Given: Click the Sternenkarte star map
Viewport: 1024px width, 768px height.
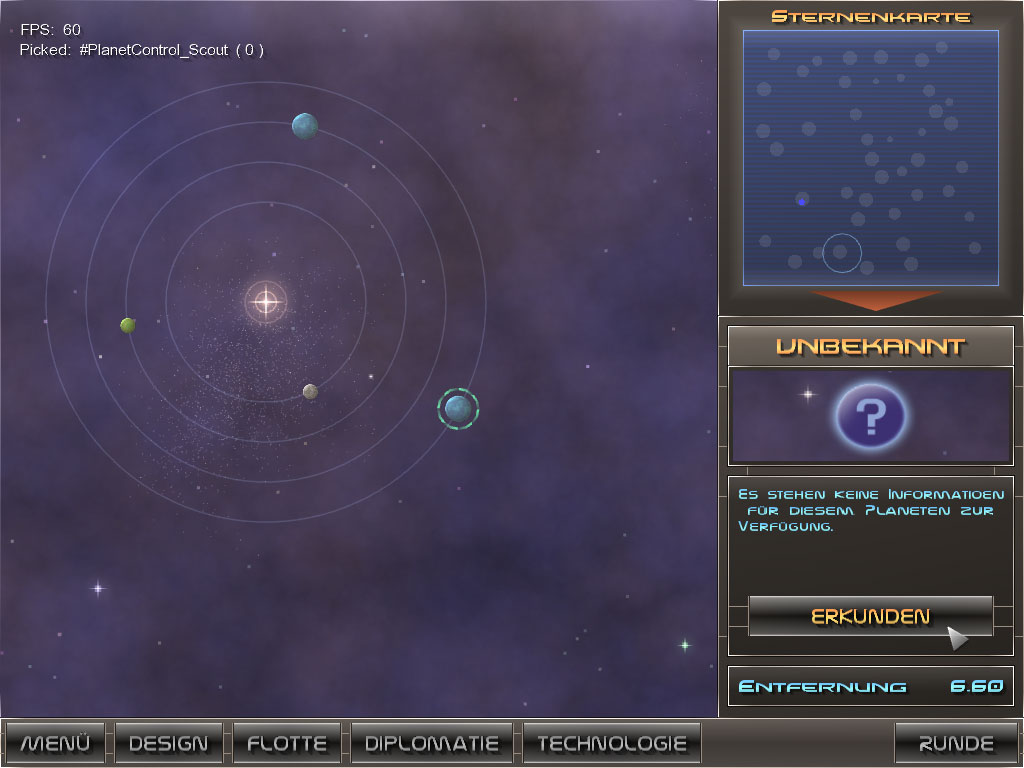Looking at the screenshot, I should pyautogui.click(x=870, y=157).
